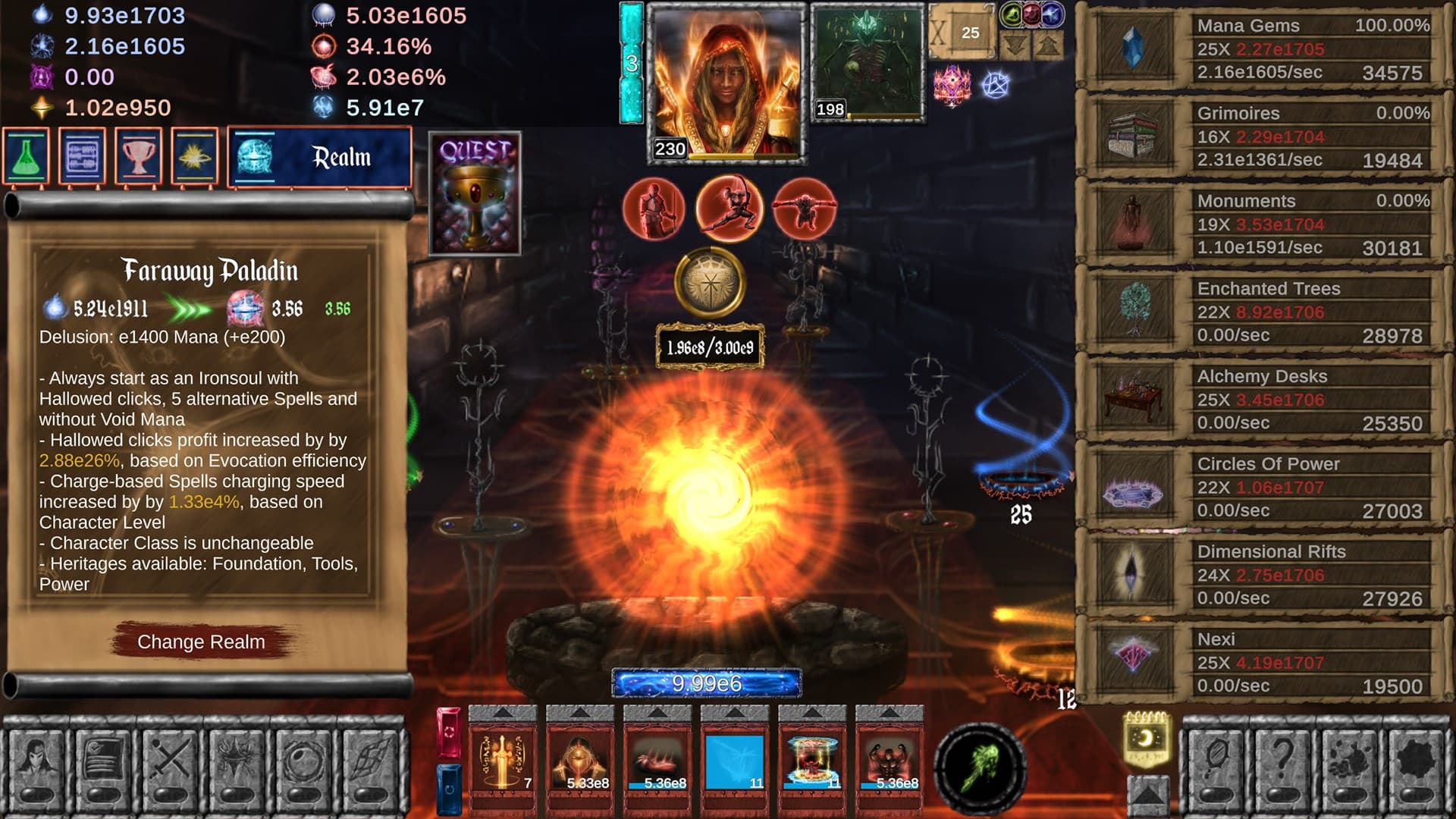
Task: Click the down arrow to lower buy quantity
Action: point(1014,45)
